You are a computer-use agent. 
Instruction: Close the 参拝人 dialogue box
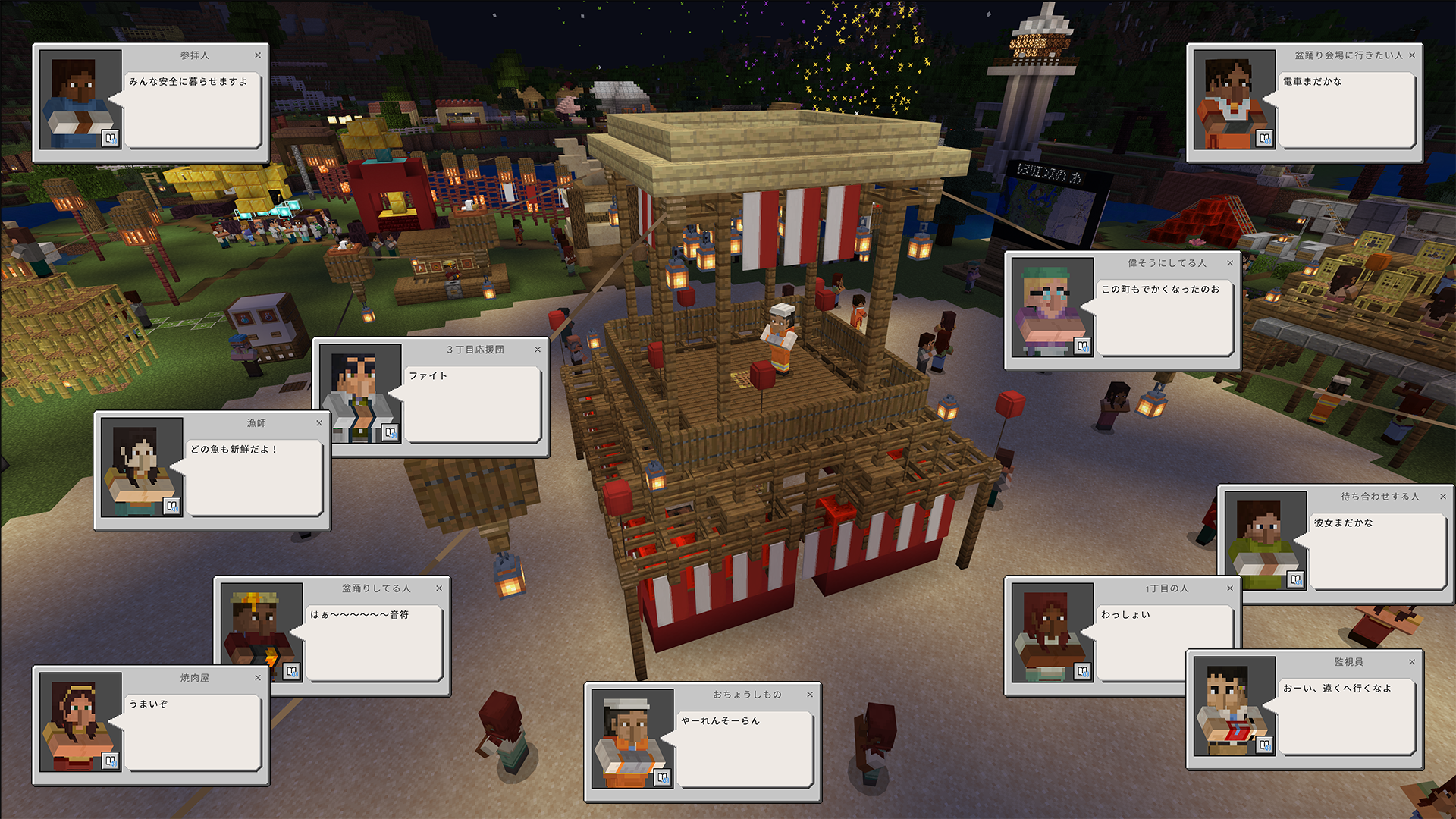click(258, 55)
